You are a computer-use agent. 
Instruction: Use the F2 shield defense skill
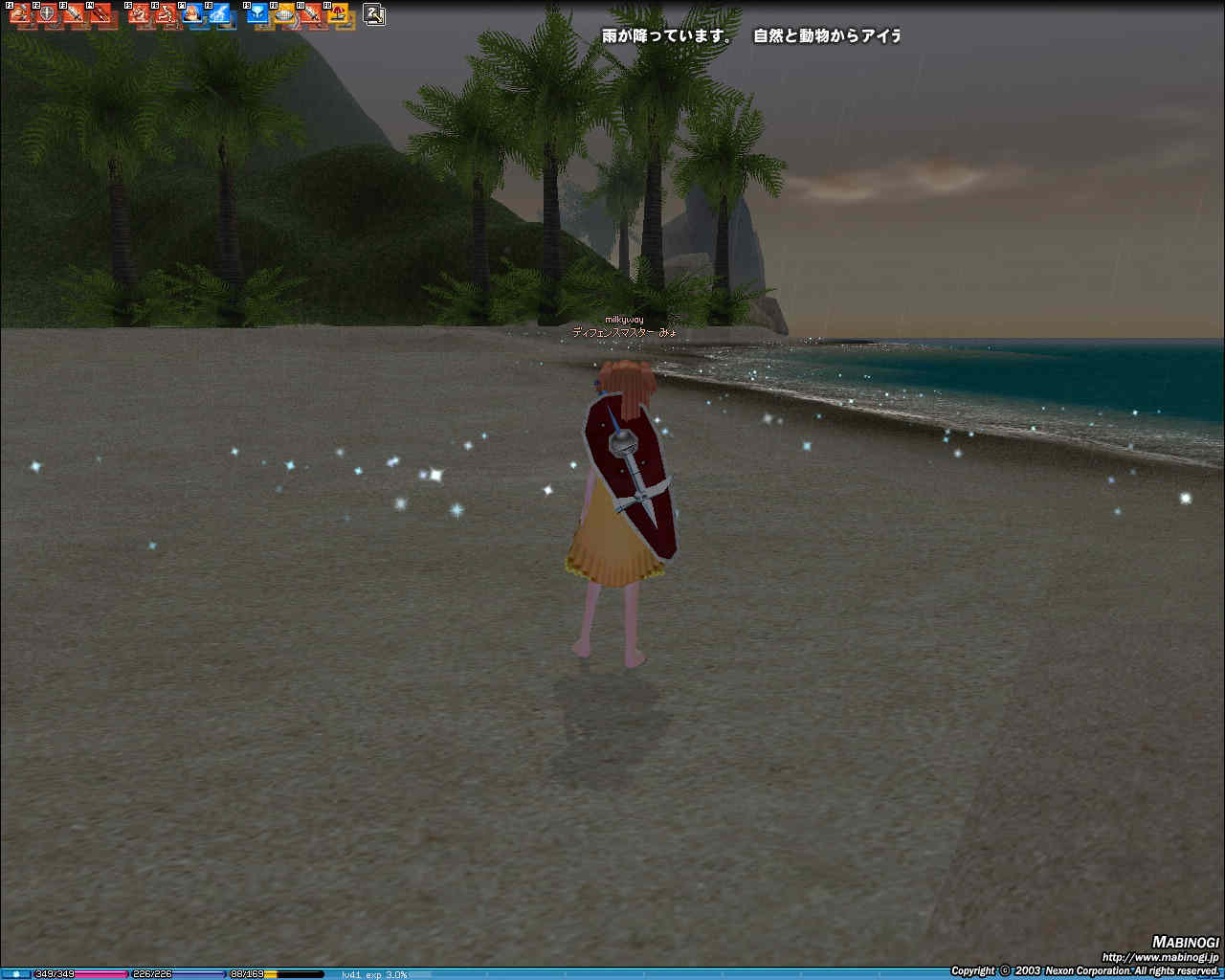point(46,15)
